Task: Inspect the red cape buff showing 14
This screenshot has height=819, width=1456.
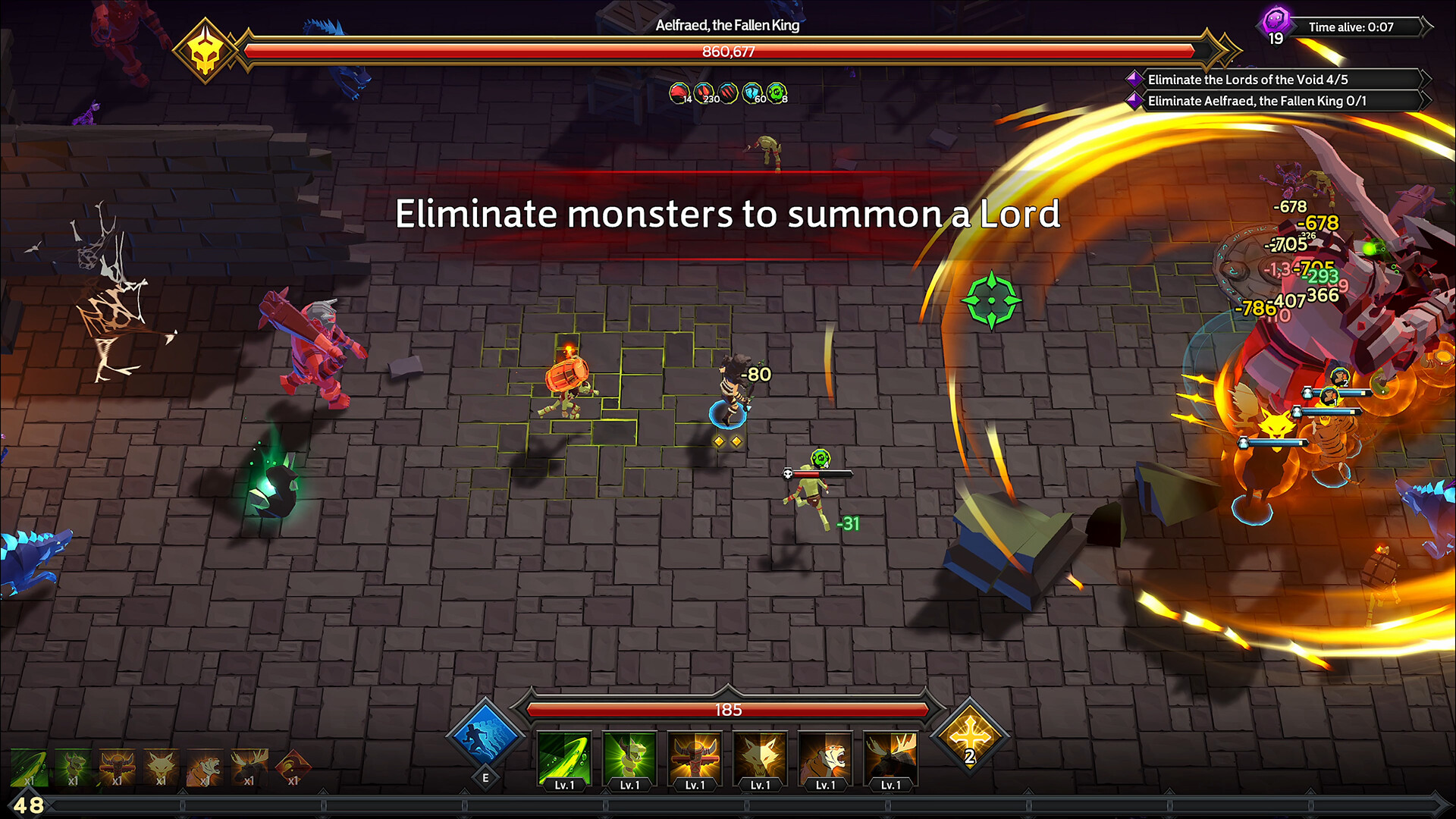Action: point(681,93)
